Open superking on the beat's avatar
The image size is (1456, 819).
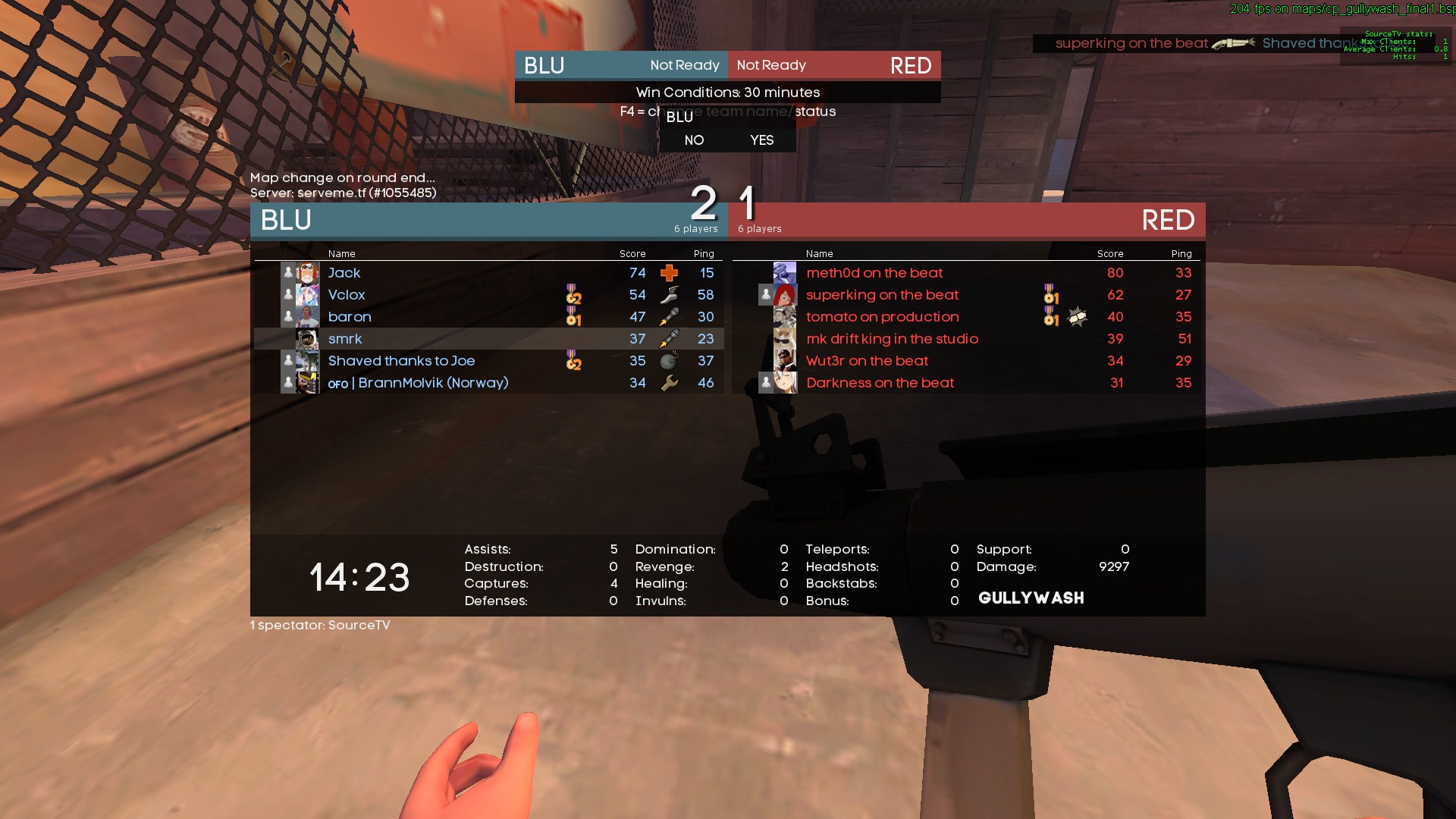click(785, 295)
